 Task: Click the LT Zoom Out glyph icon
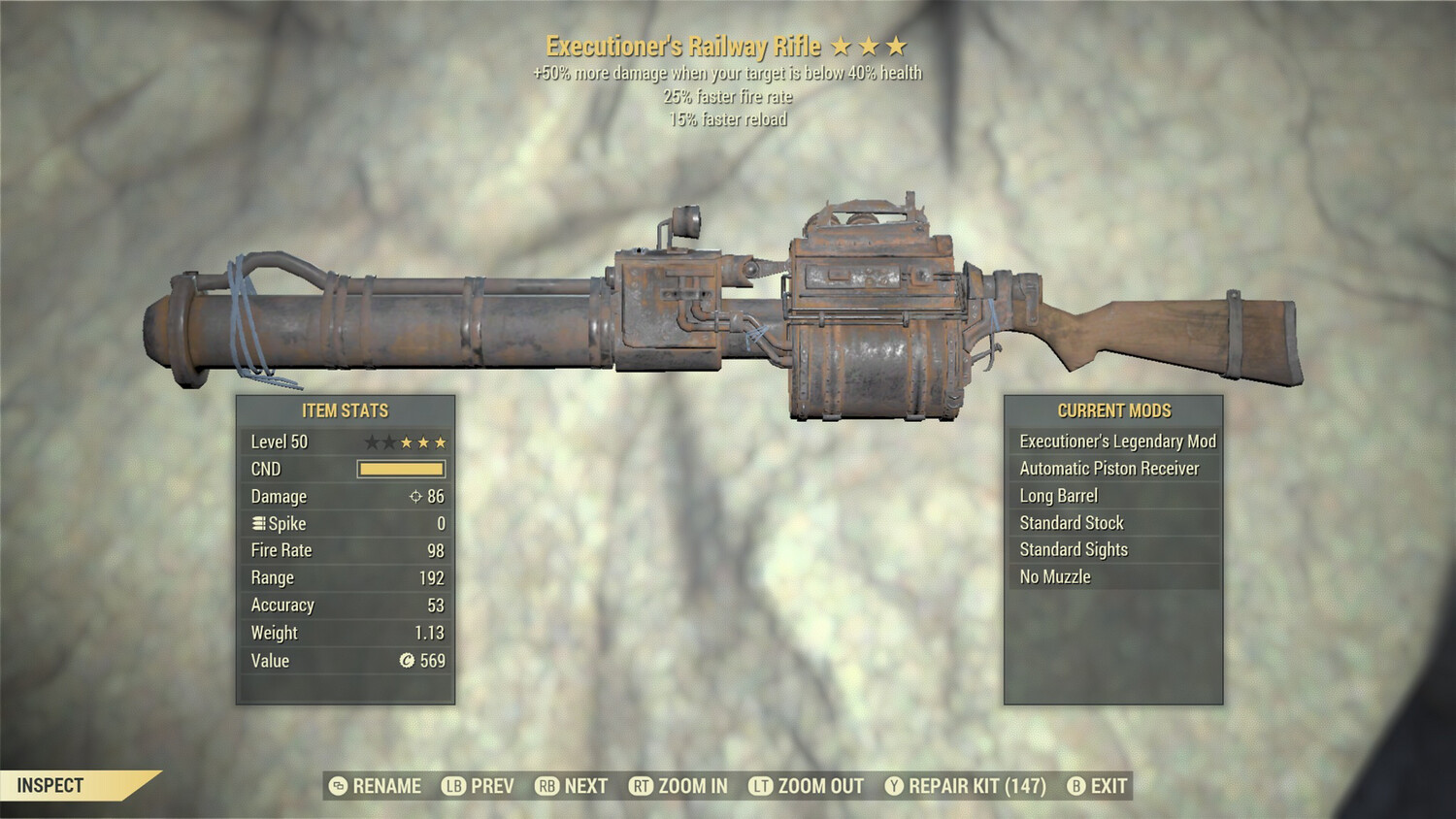pyautogui.click(x=763, y=786)
